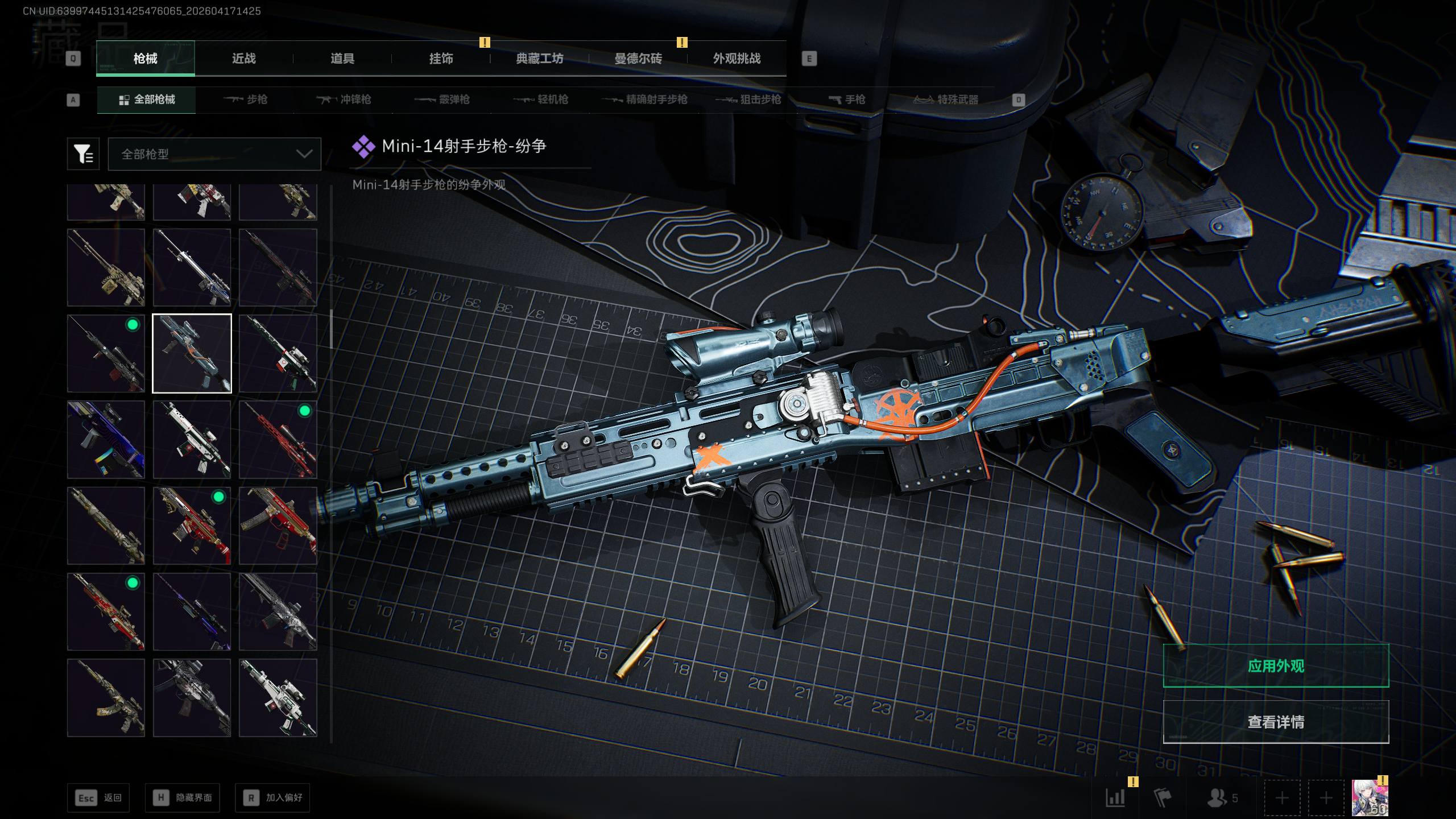Image resolution: width=1456 pixels, height=819 pixels.
Task: Go to the 曼德尔砖 tab
Action: (x=638, y=59)
